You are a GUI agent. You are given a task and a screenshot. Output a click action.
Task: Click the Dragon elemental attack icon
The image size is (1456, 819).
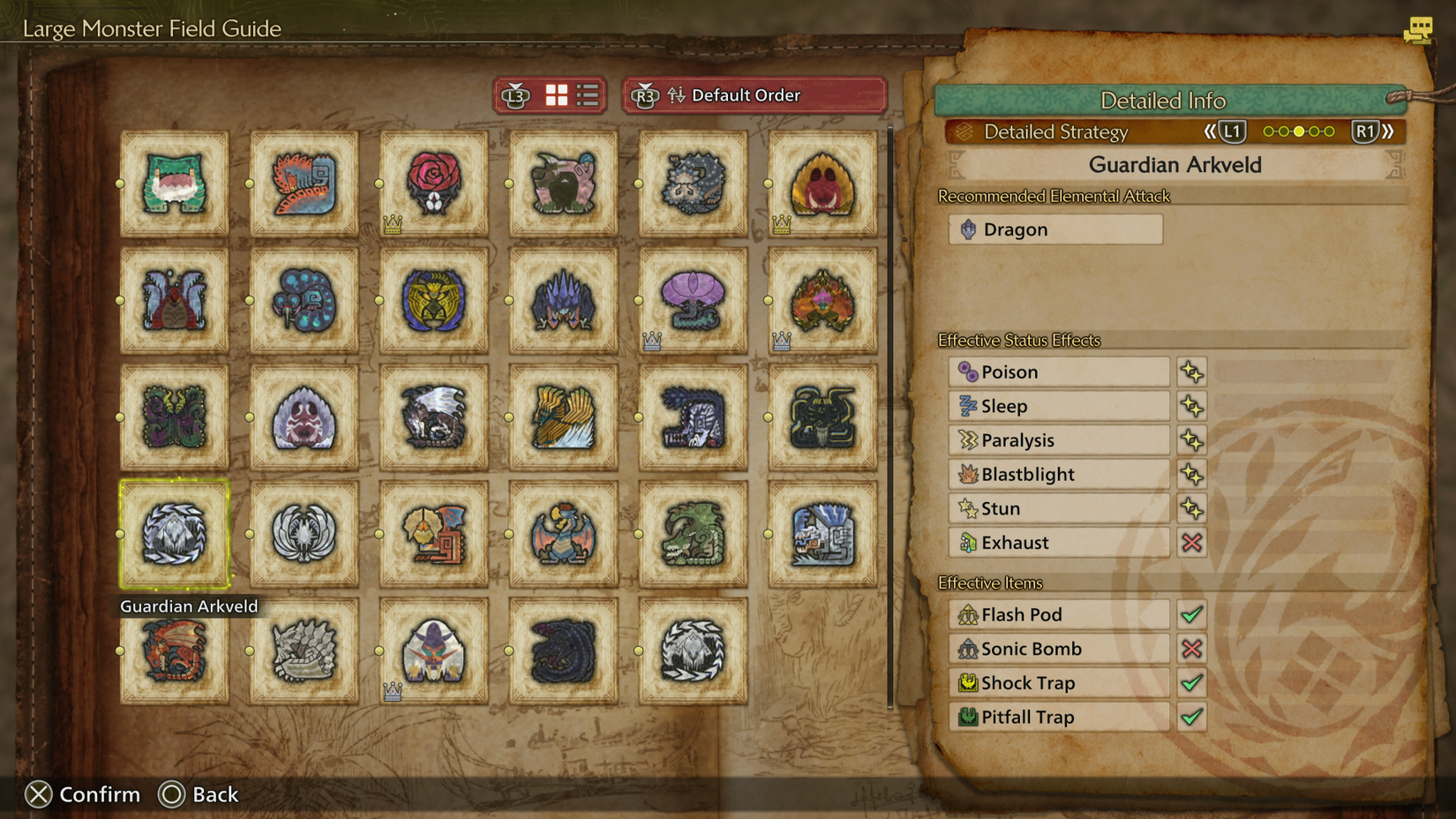(x=967, y=229)
